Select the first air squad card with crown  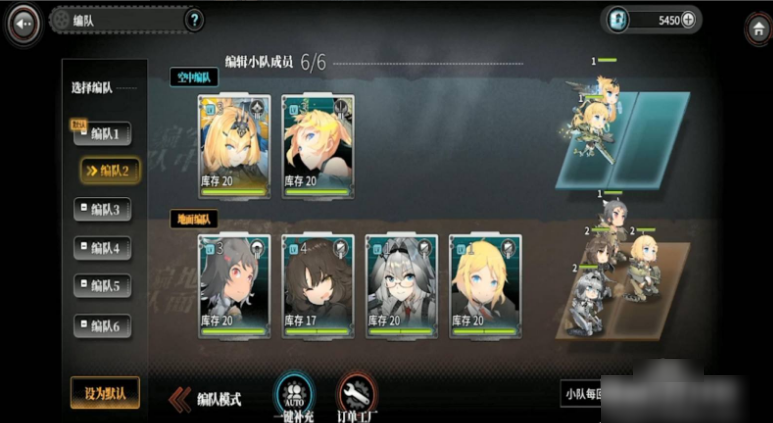pos(234,147)
